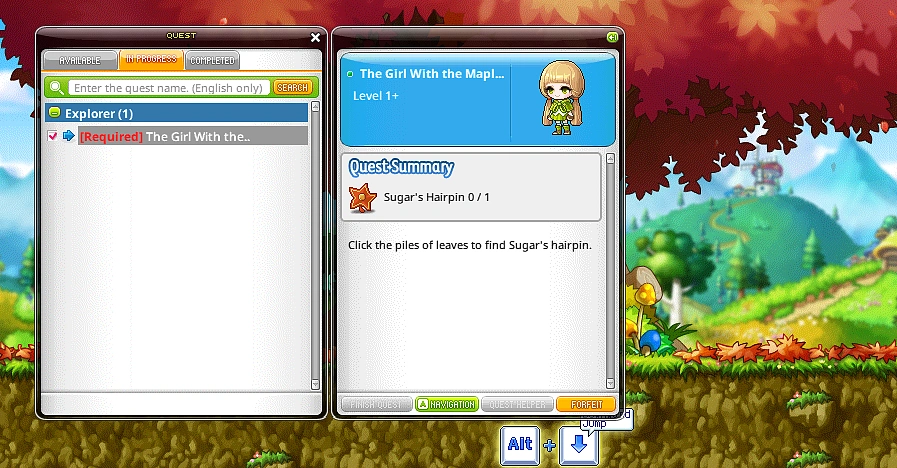This screenshot has height=468, width=897.
Task: Open the Completed quests tab
Action: click(x=211, y=60)
